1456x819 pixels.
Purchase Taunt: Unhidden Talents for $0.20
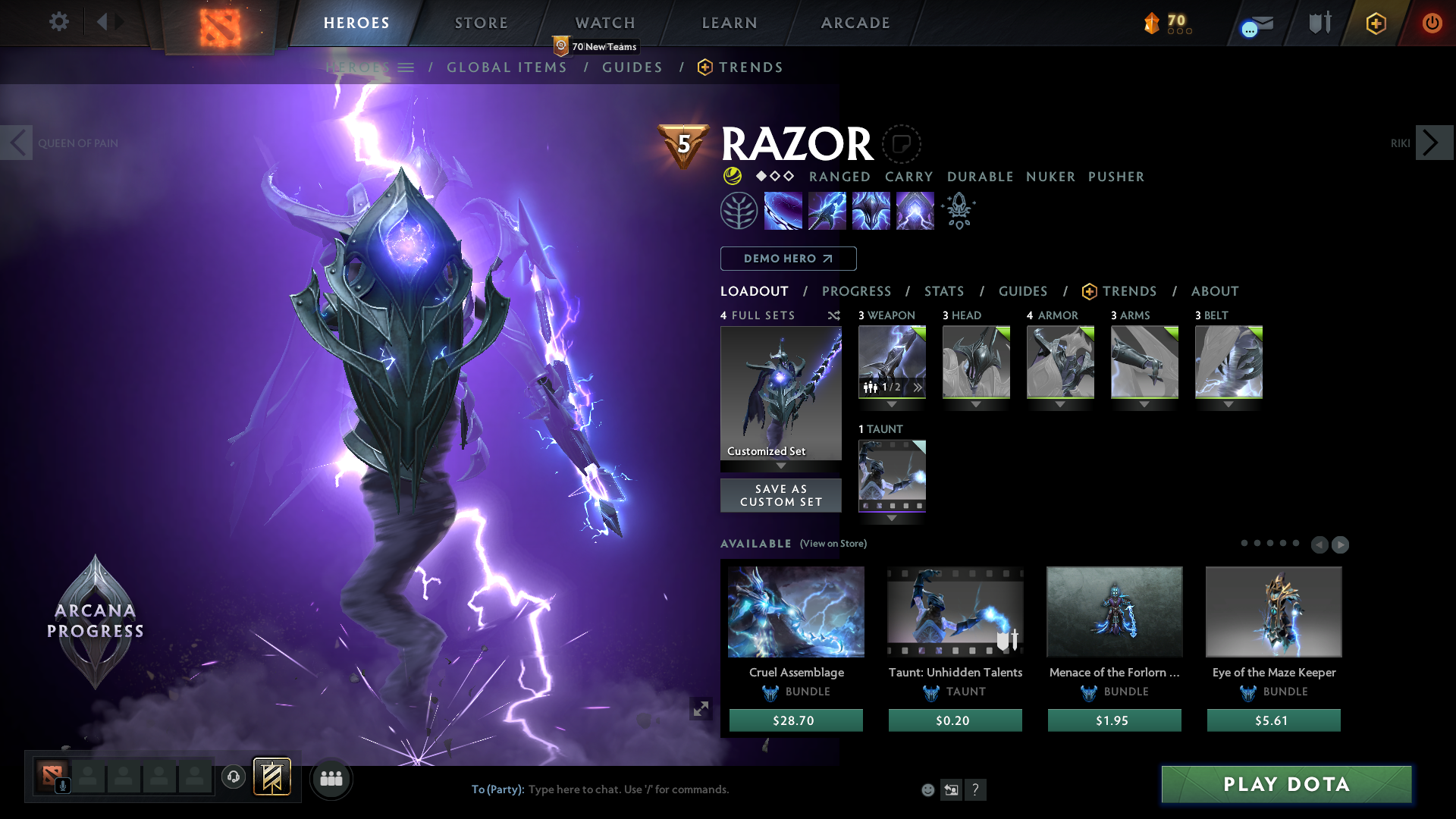(955, 720)
